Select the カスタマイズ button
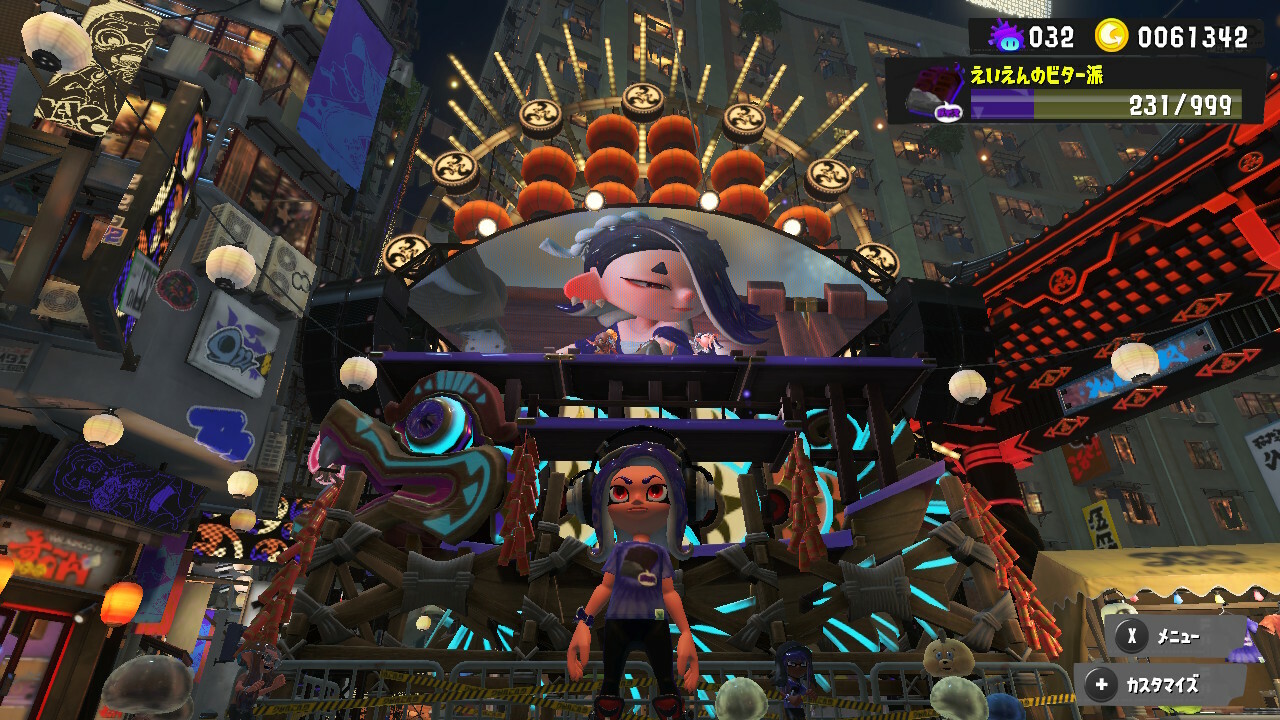This screenshot has width=1280, height=720. coord(1160,685)
